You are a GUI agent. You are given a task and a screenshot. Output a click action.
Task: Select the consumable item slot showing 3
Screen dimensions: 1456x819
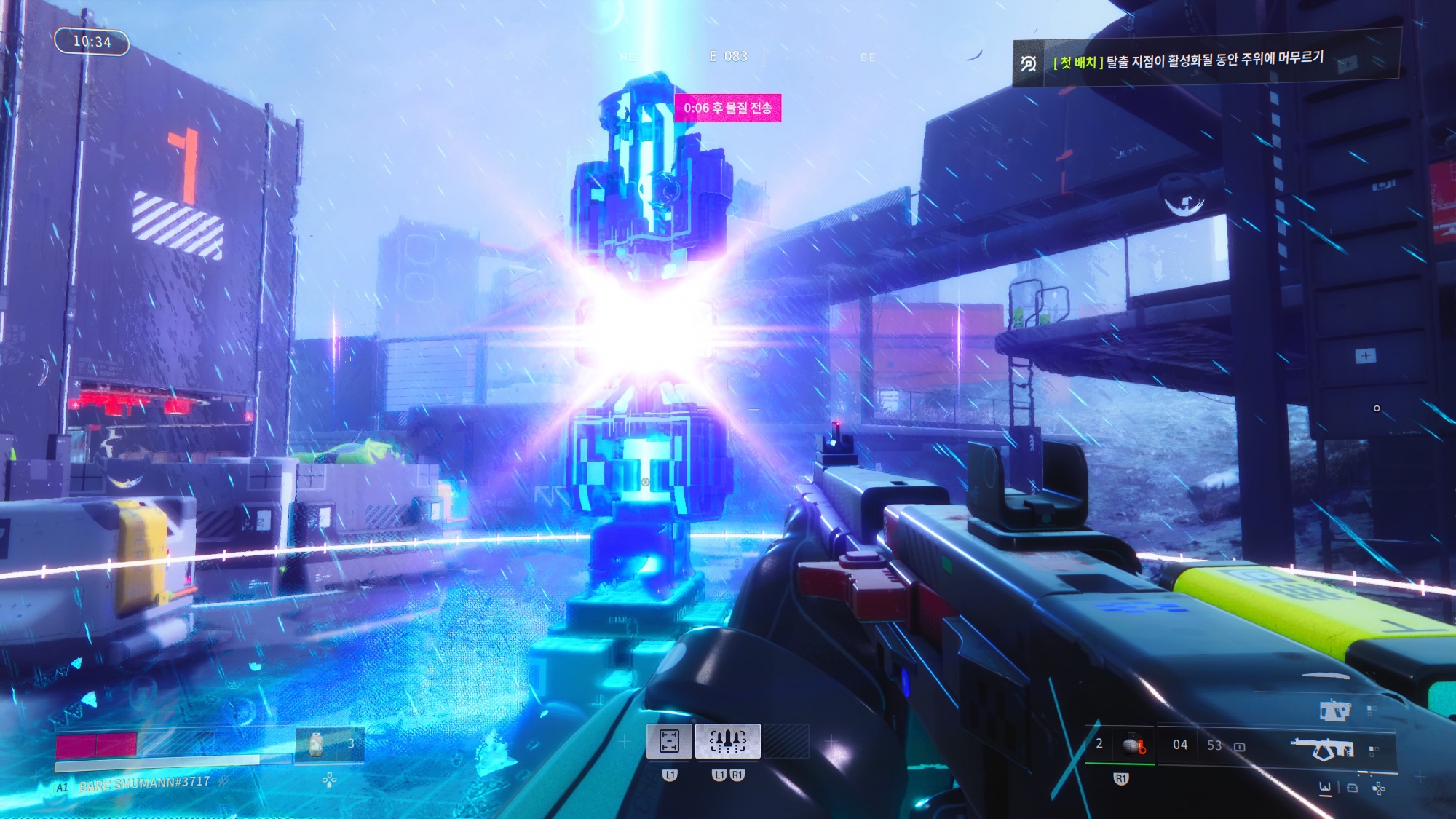coord(329,745)
